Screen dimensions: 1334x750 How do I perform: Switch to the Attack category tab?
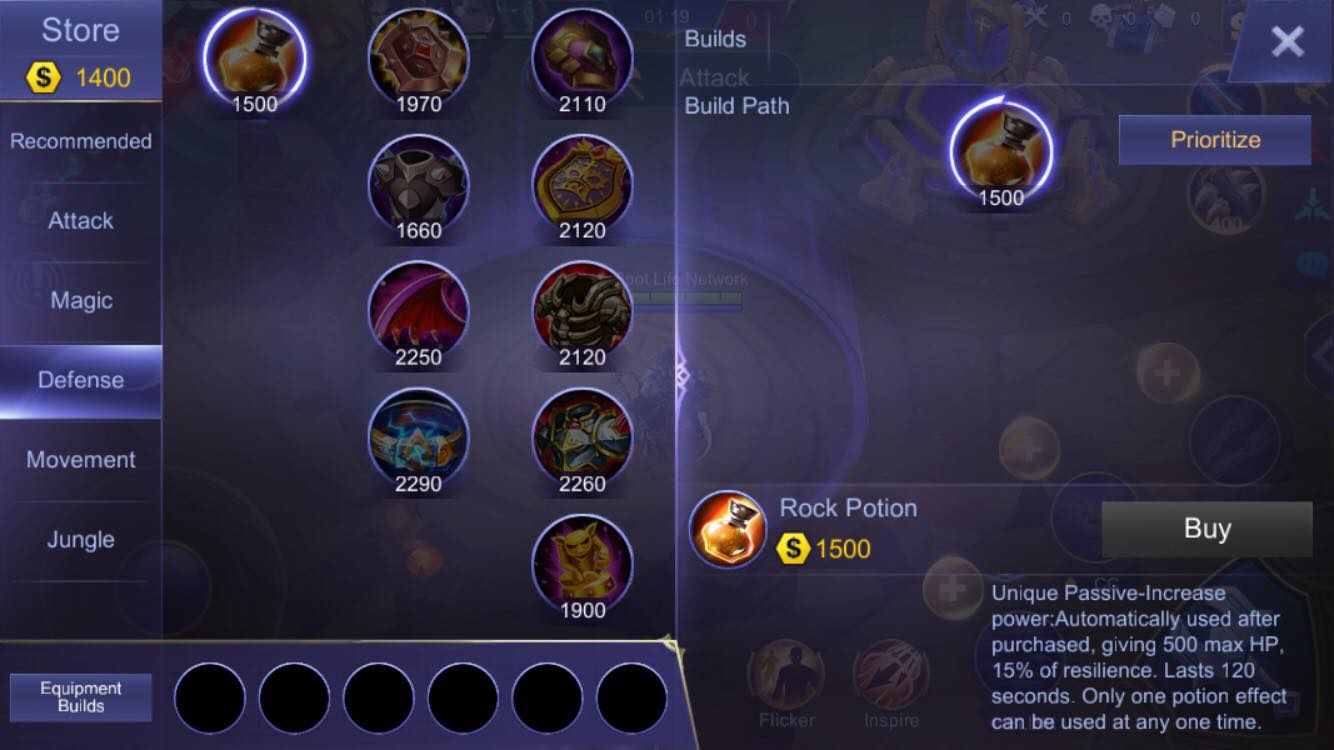80,221
